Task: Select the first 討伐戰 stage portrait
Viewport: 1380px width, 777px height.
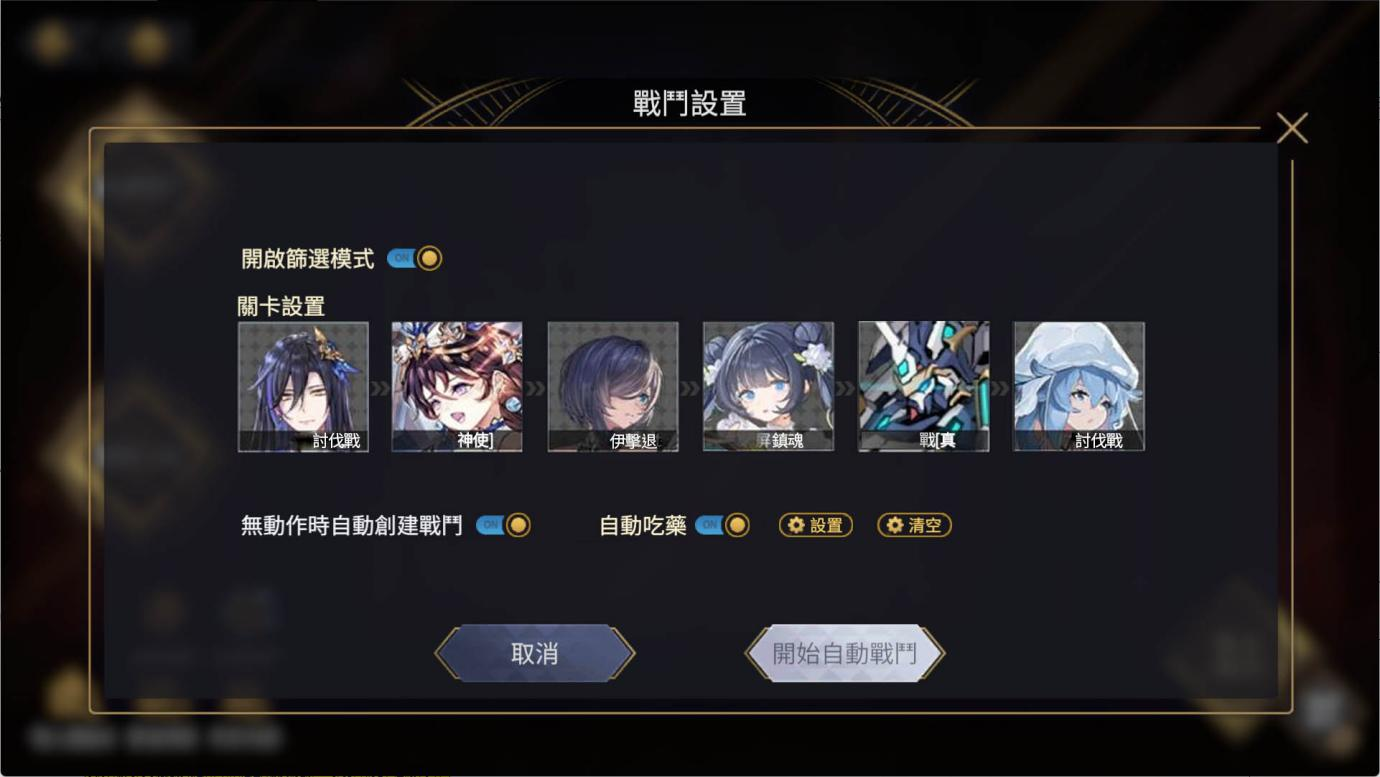Action: 302,385
